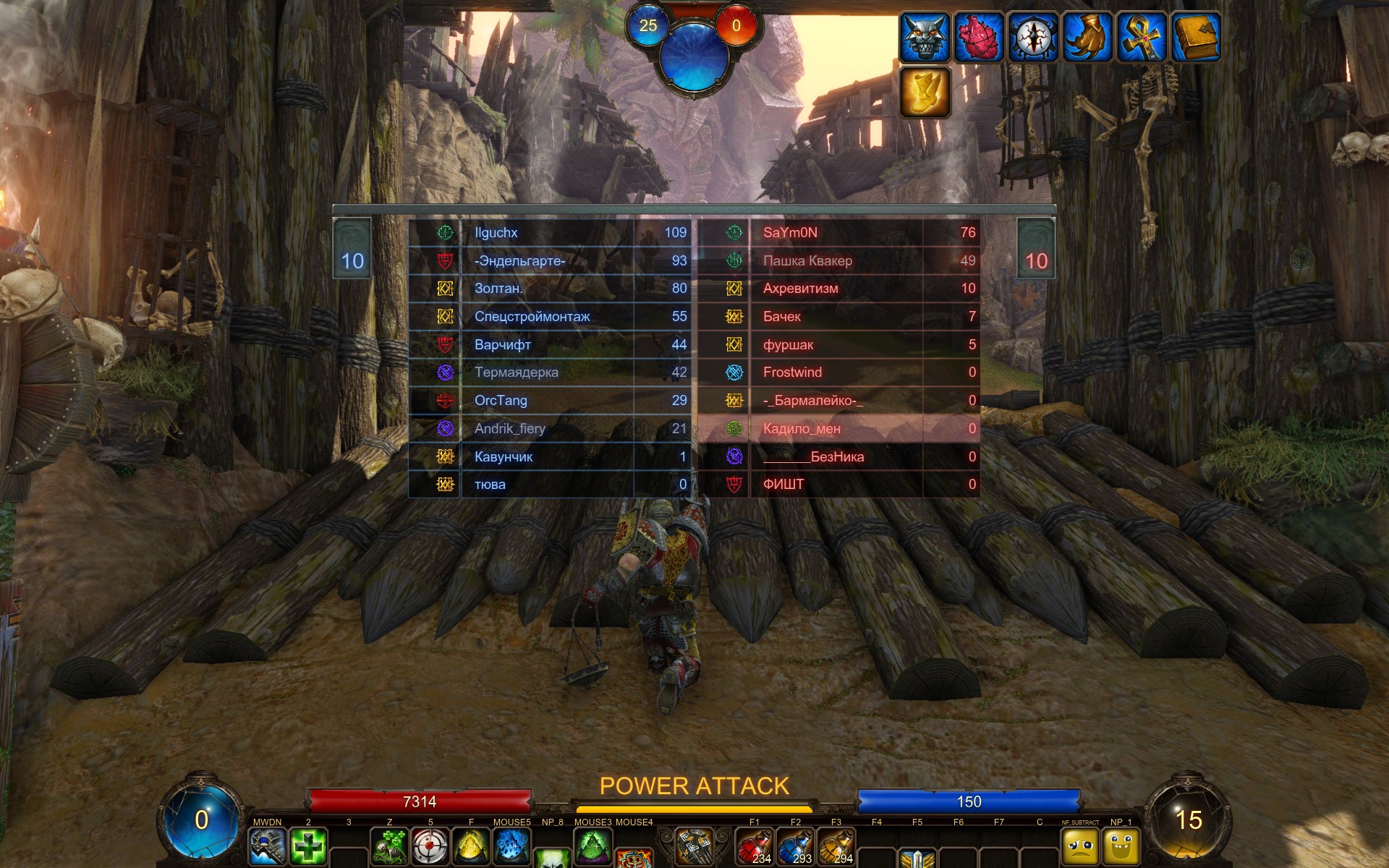Image resolution: width=1389 pixels, height=868 pixels.
Task: Select player Ilguchx on the scoreboard
Action: (496, 232)
